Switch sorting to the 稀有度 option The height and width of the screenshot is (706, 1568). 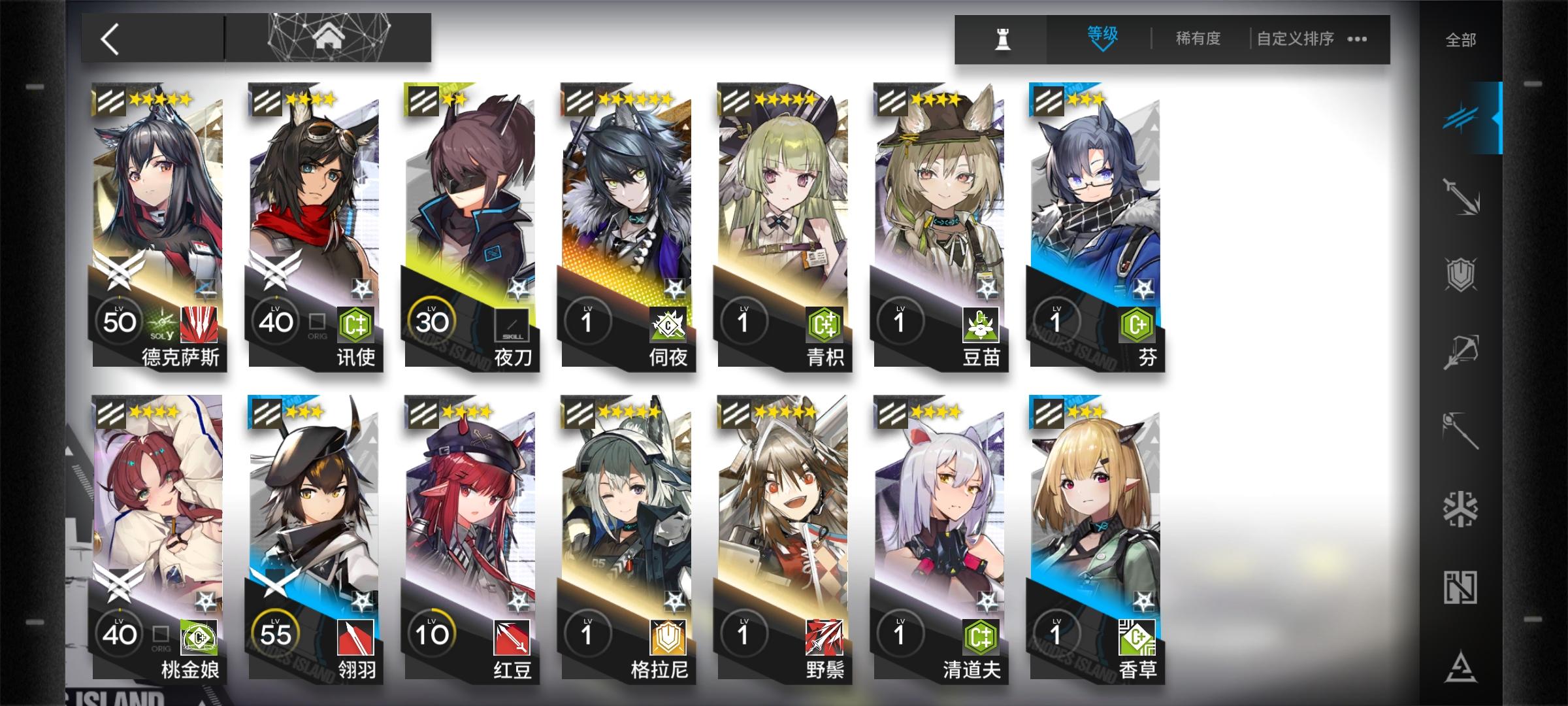[1199, 39]
